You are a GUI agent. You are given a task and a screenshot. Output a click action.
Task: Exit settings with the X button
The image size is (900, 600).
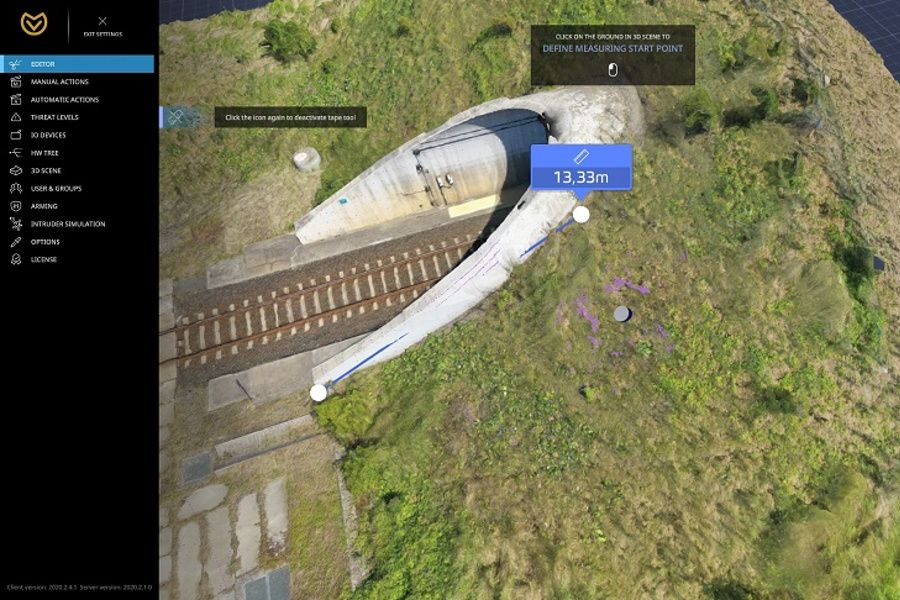(x=102, y=21)
